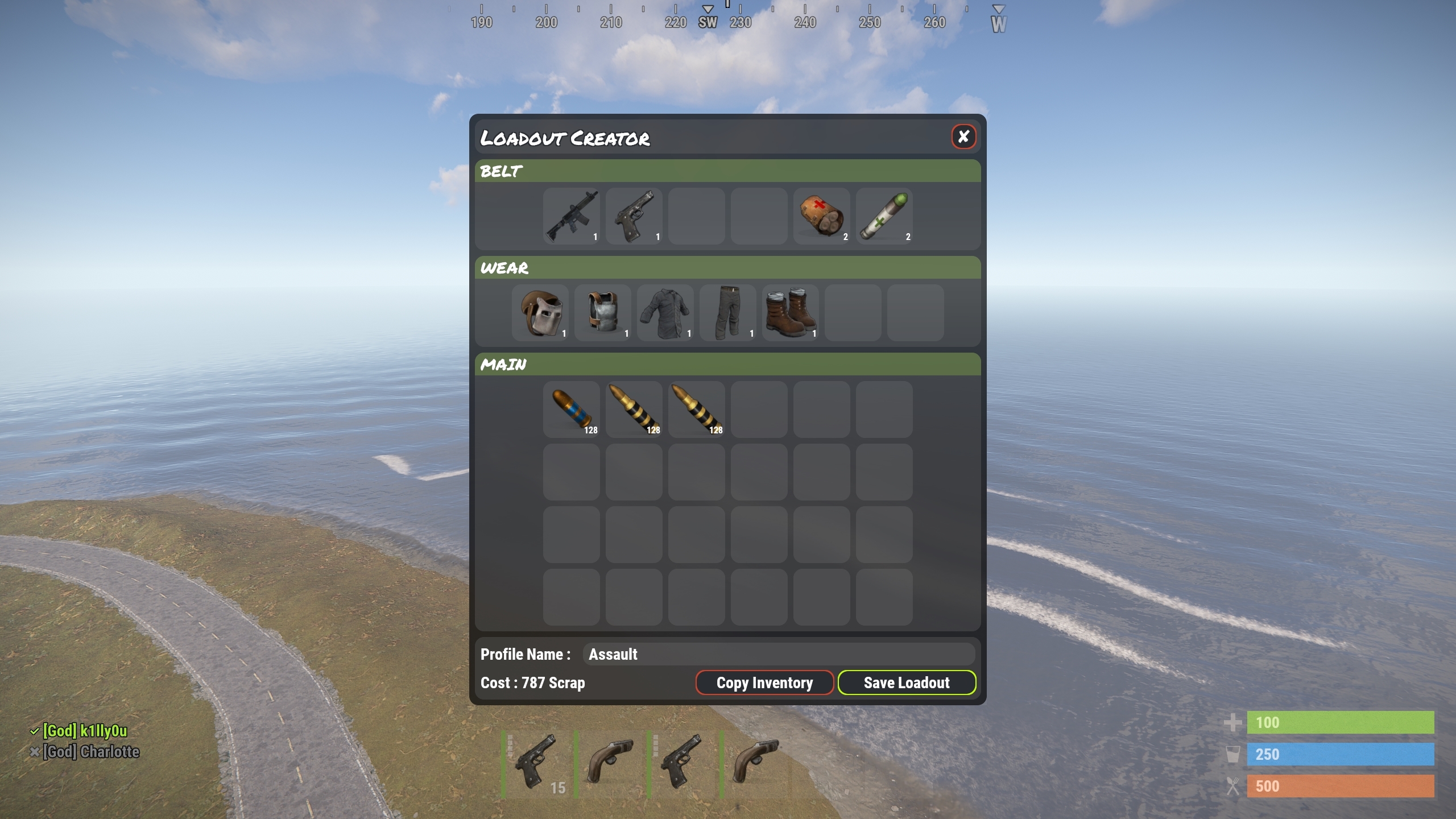
Task: Choose the medical syringe belt slot
Action: point(884,216)
